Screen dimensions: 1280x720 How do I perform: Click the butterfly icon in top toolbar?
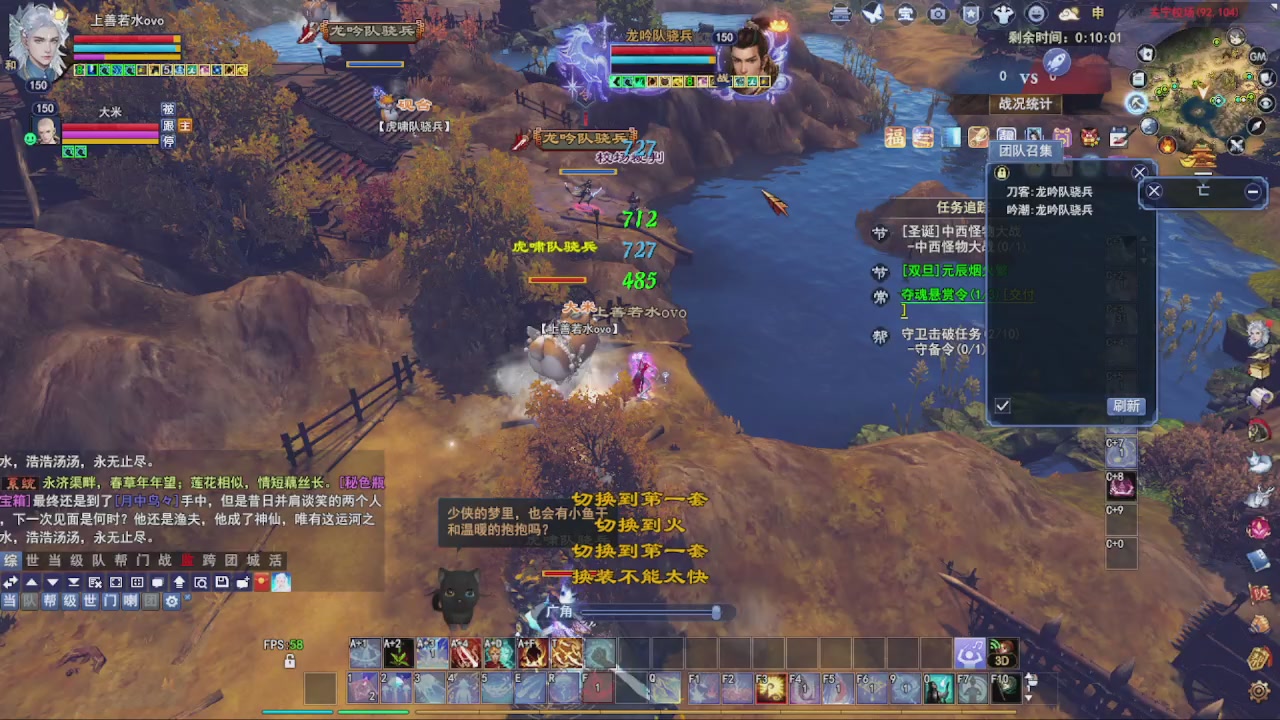[x=873, y=14]
